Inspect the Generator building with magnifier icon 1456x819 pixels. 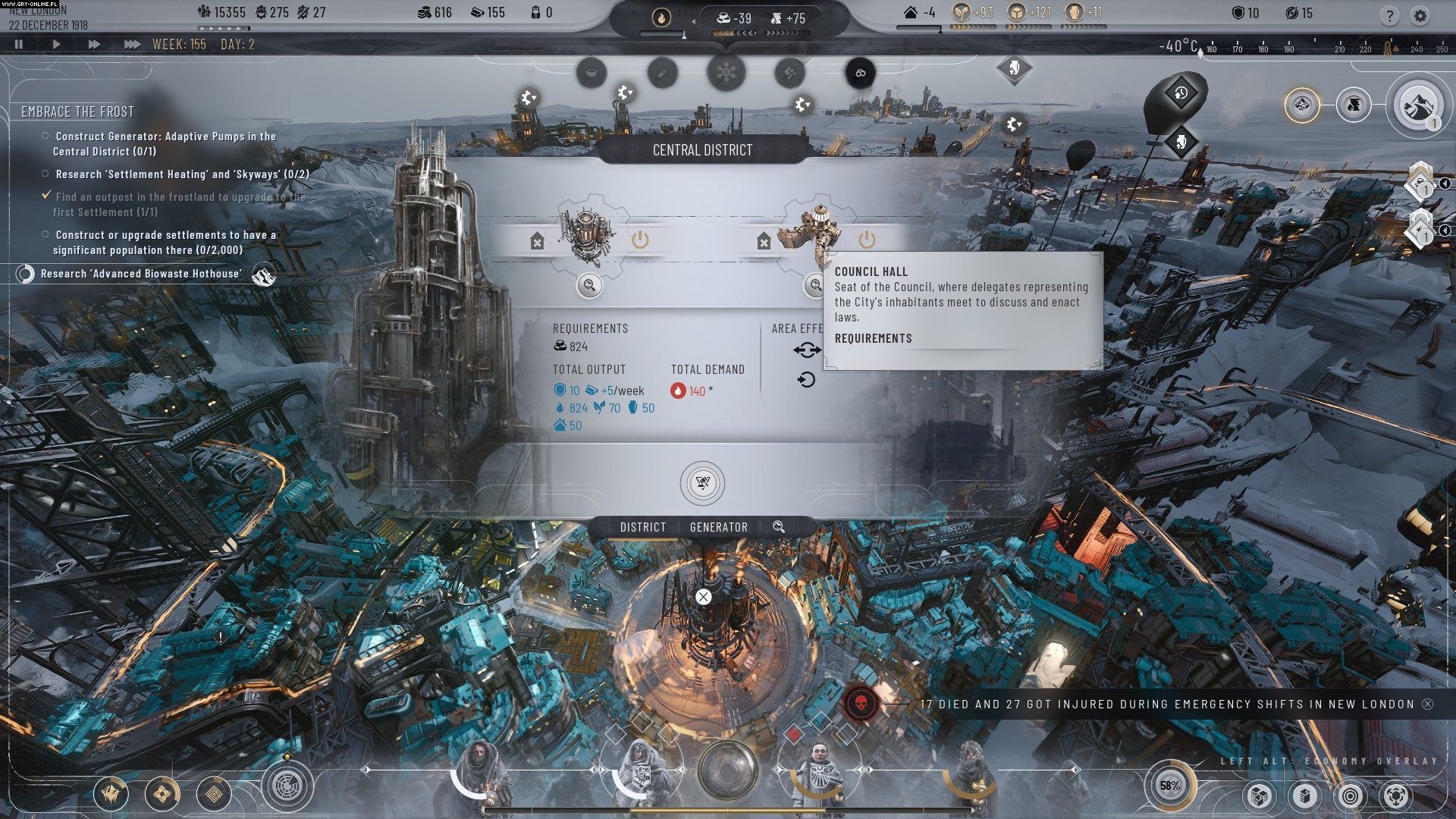point(589,285)
